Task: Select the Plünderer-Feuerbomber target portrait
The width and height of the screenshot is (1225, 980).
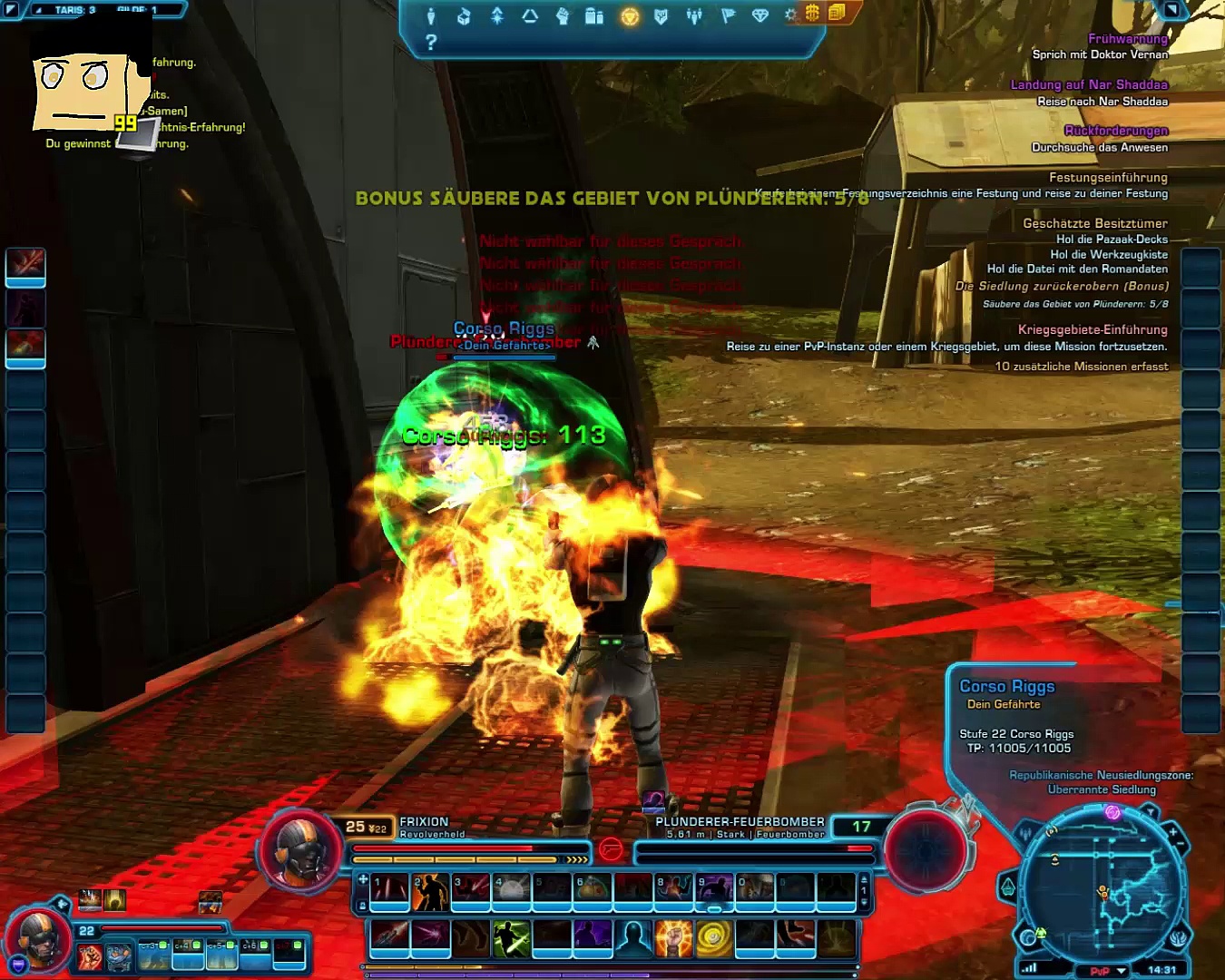Action: (x=926, y=850)
